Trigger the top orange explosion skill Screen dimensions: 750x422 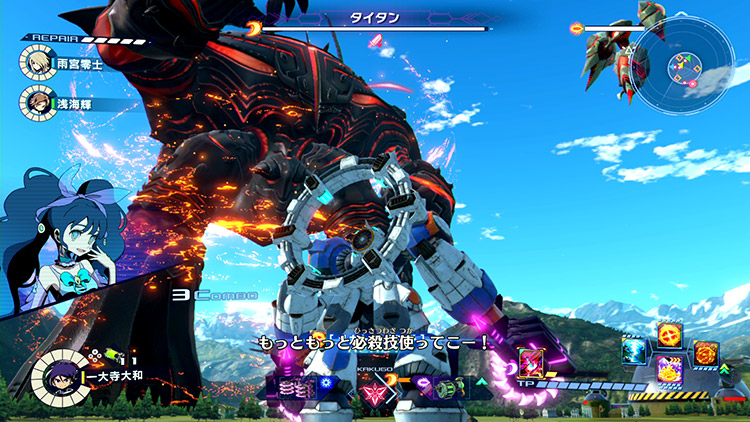668,335
